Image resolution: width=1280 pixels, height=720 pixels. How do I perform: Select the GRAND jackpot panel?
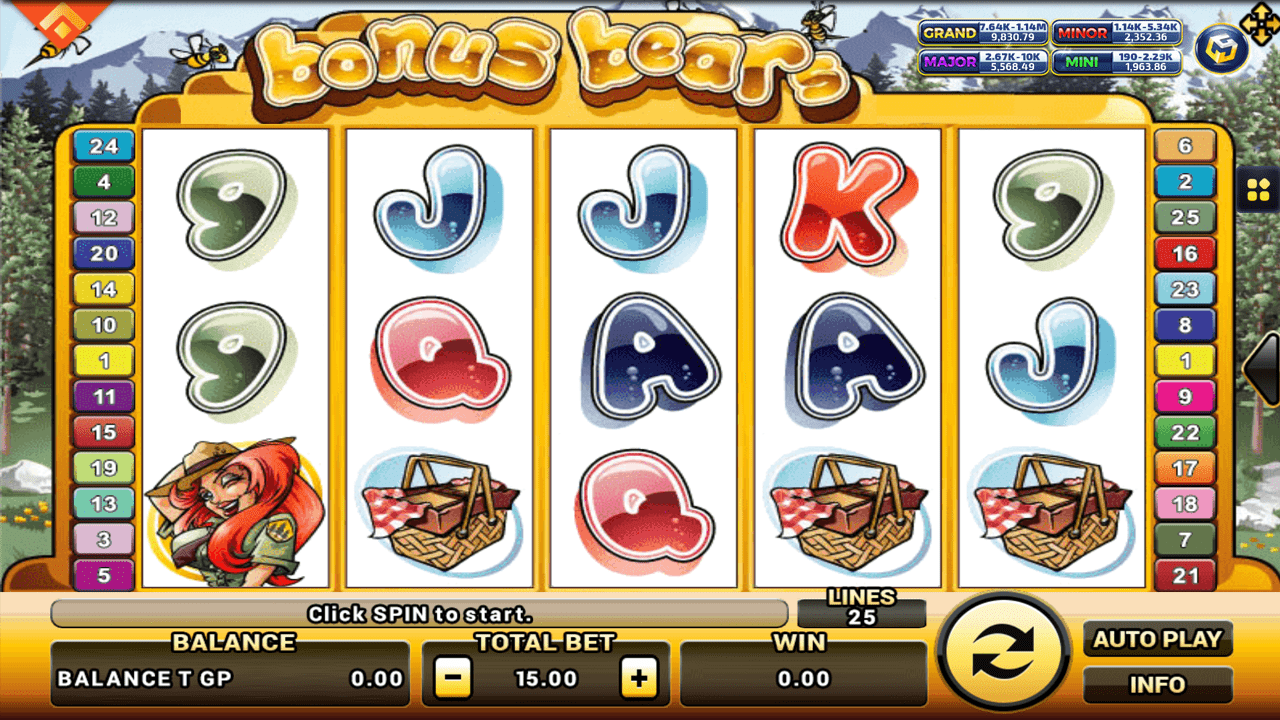tap(983, 33)
